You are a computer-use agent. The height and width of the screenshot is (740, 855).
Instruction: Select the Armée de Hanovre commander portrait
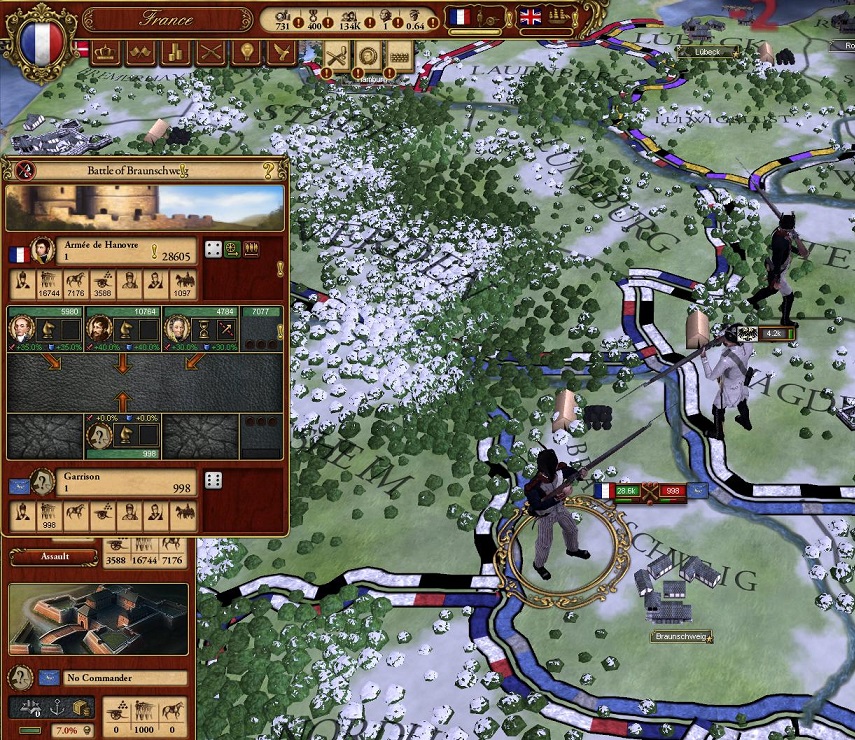point(42,251)
